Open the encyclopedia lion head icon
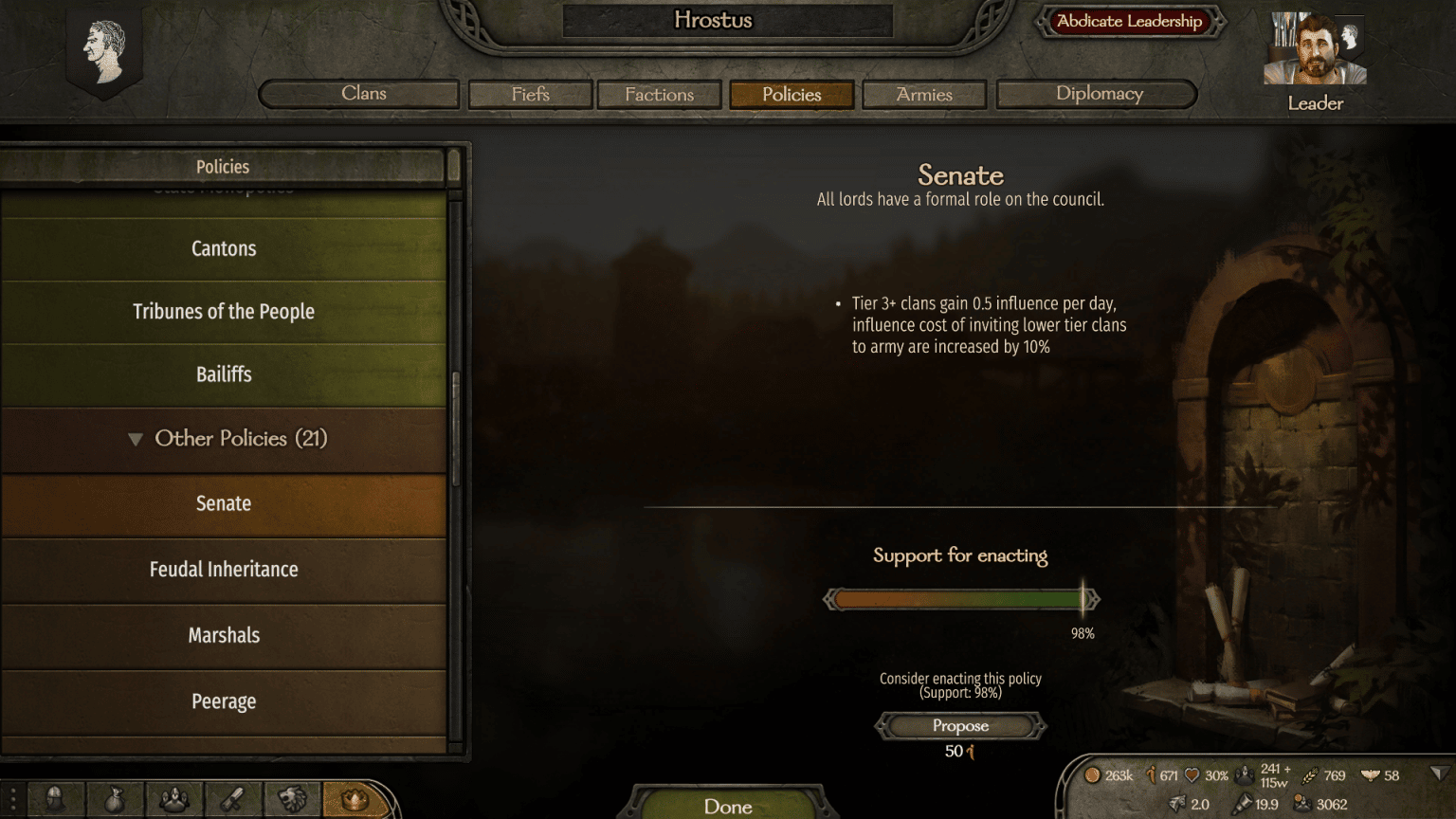 coord(291,799)
